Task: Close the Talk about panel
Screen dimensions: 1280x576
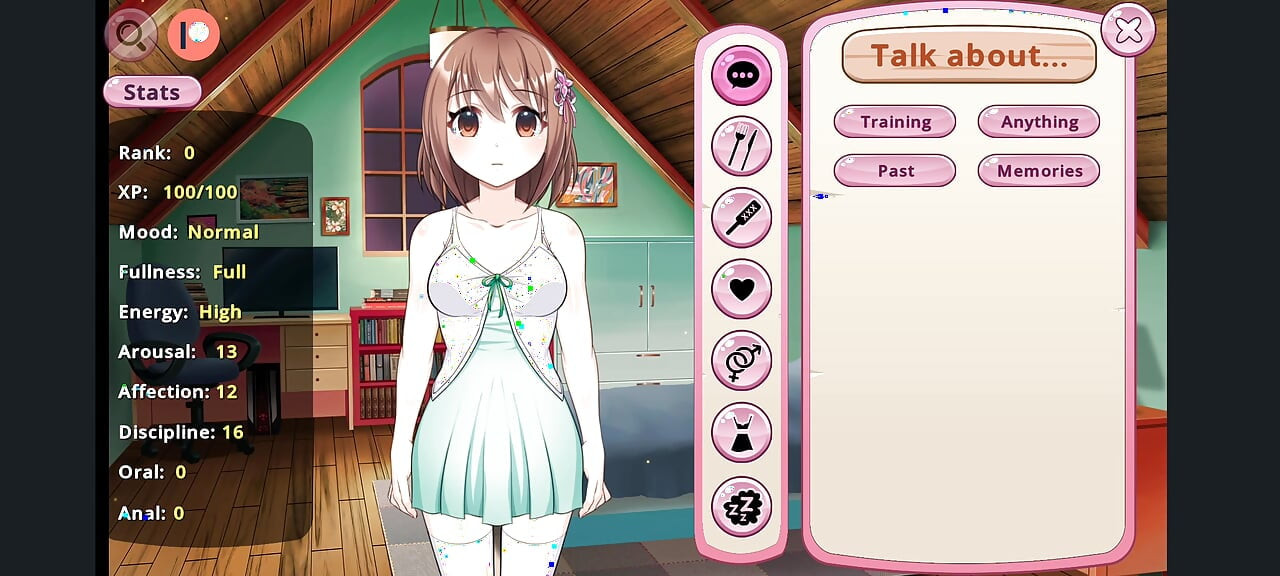Action: coord(1128,31)
